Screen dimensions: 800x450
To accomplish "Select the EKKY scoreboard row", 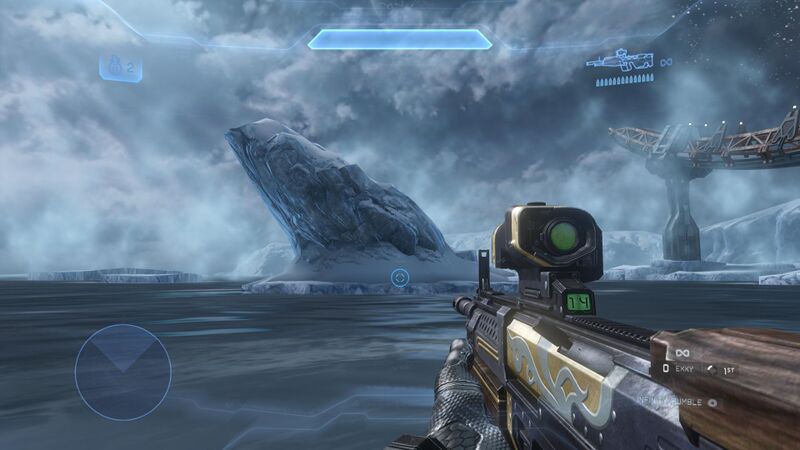I will point(699,370).
